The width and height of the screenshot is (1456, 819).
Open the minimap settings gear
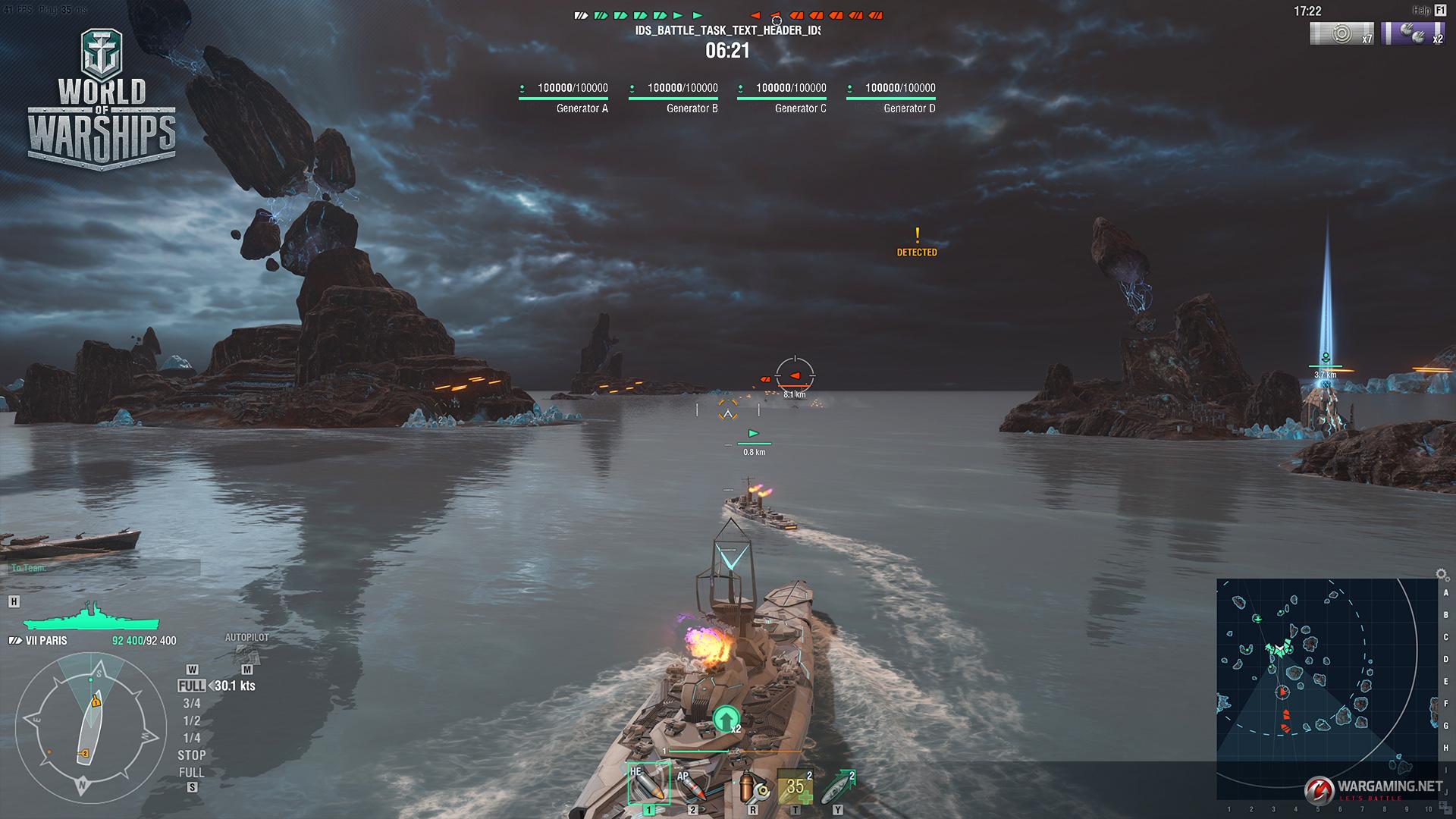point(1442,575)
